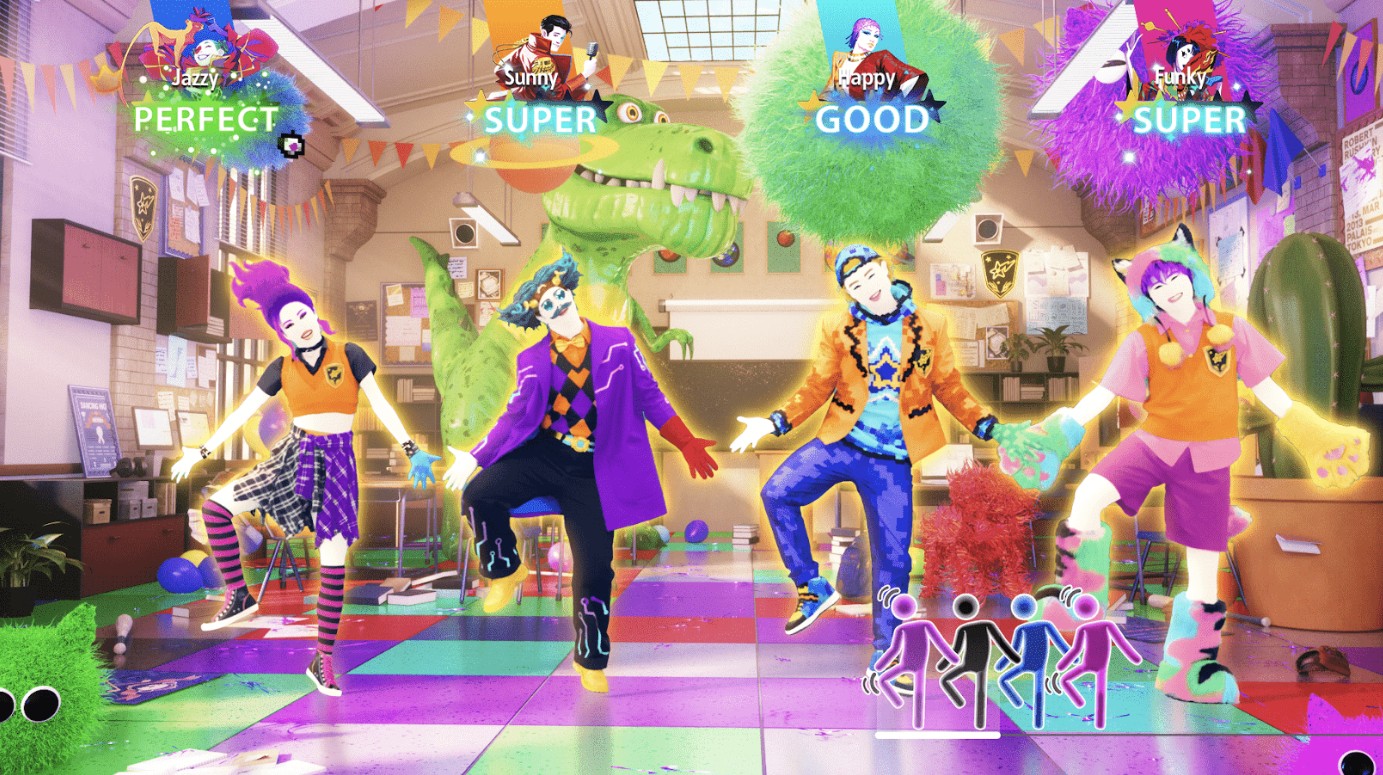Toggle Sunny's SUPER score feedback
Viewport: 1383px width, 775px height.
[540, 121]
